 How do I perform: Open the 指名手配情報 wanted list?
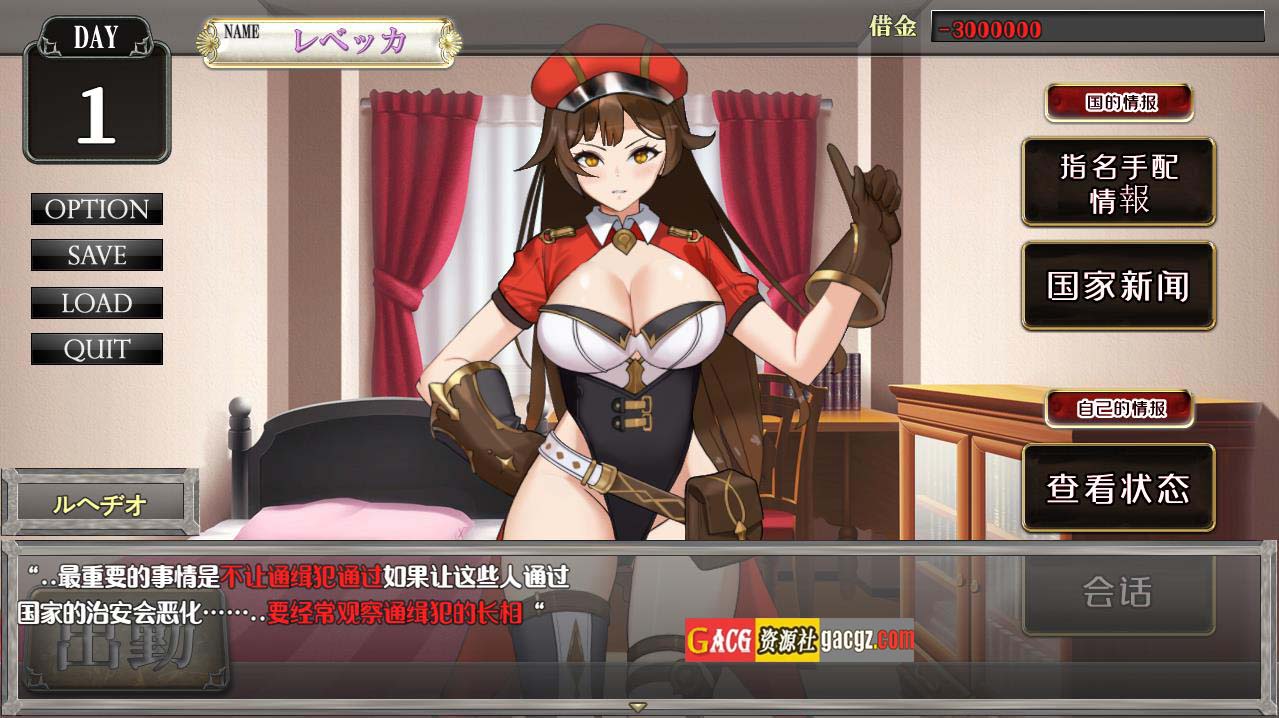click(x=1118, y=182)
